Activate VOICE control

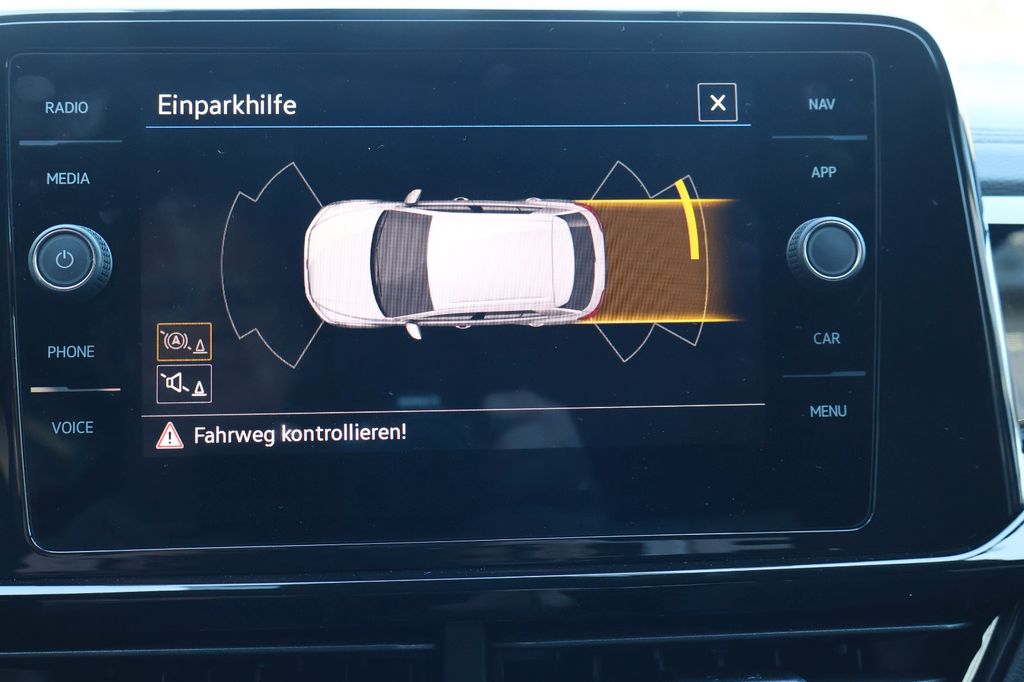(x=72, y=427)
